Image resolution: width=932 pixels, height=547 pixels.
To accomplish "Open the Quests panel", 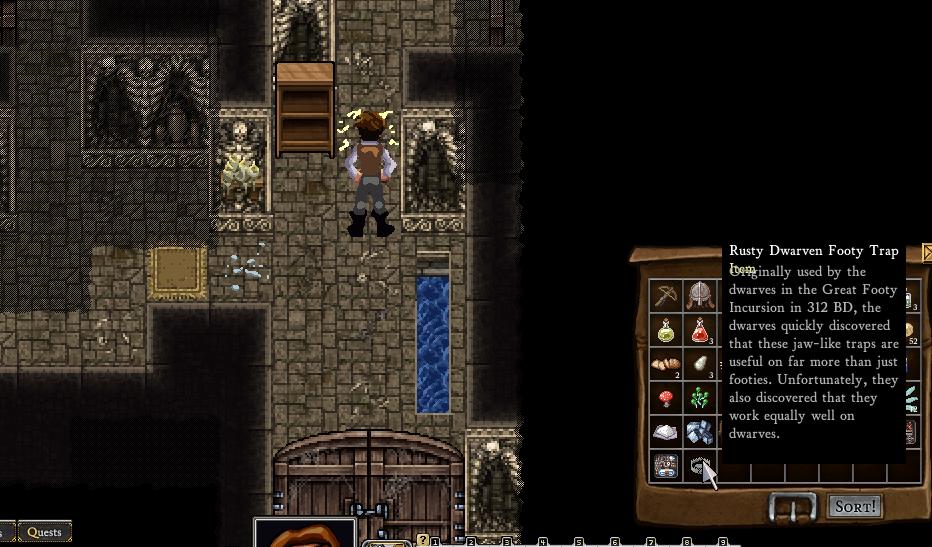I will point(45,532).
